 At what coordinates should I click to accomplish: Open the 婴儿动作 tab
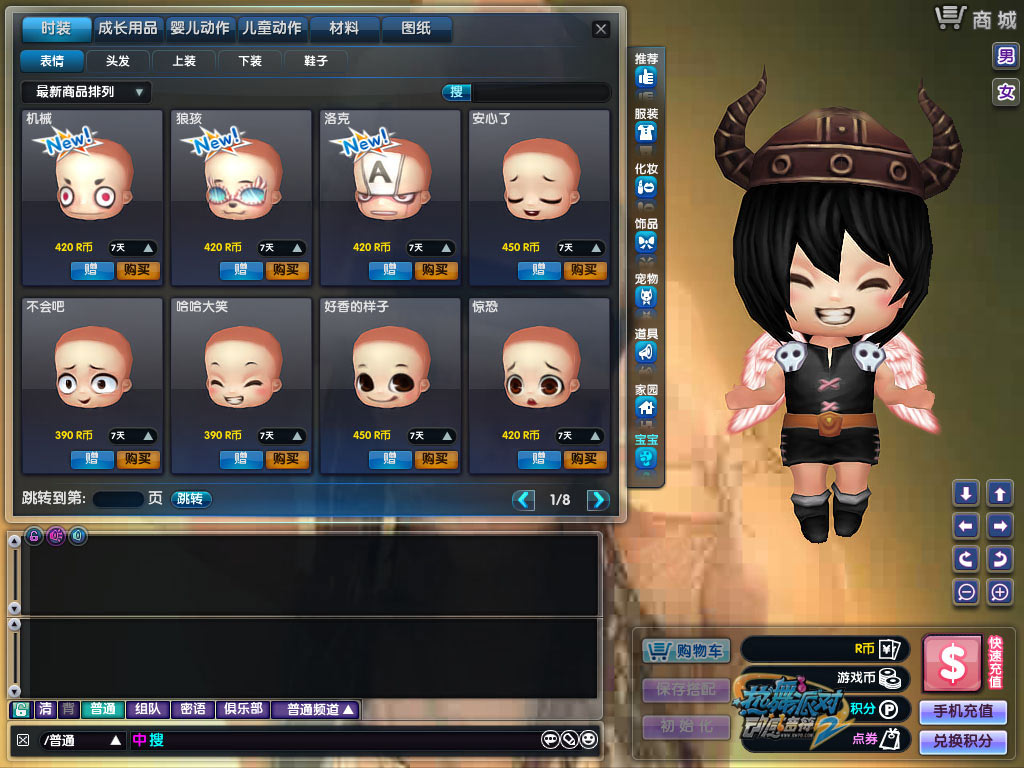click(200, 29)
